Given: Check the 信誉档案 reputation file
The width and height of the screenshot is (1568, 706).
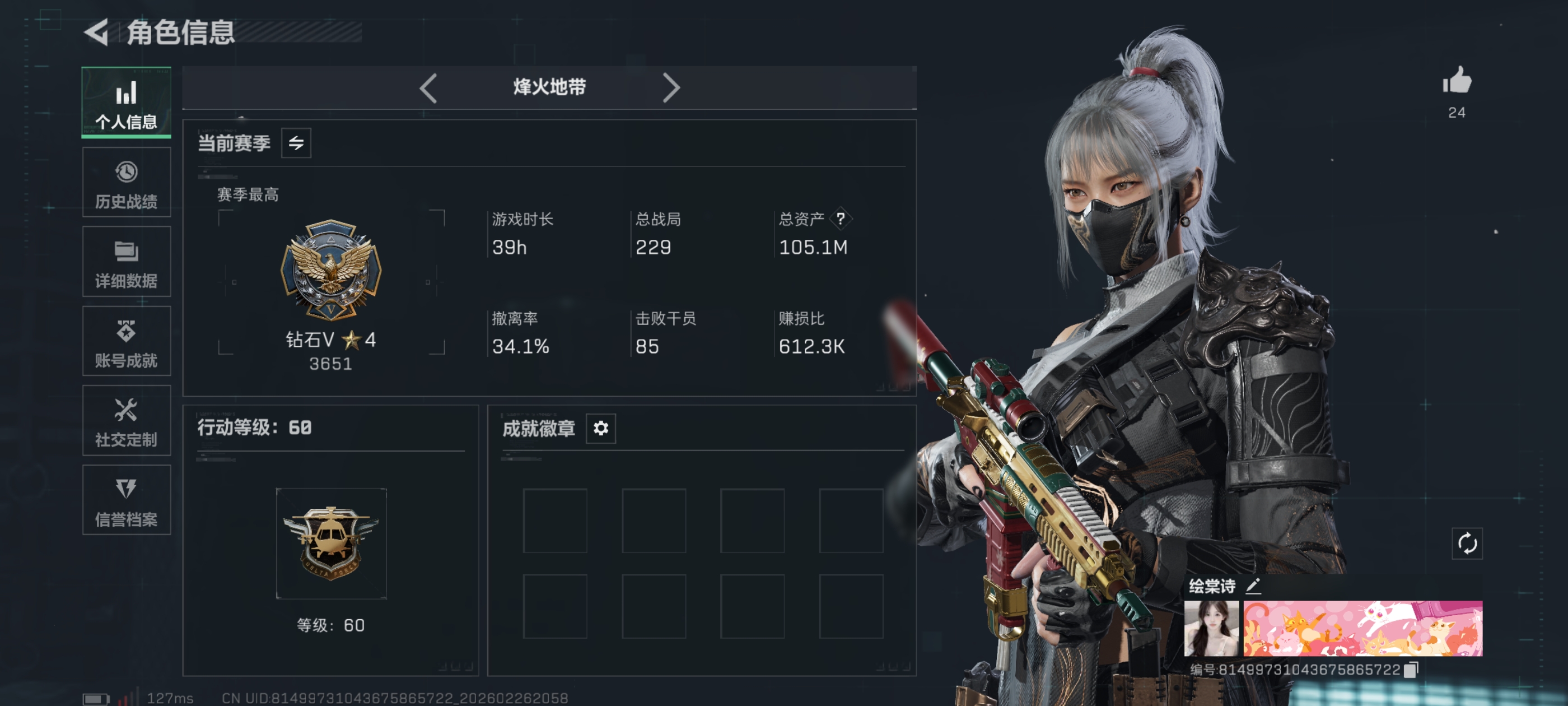Looking at the screenshot, I should coord(126,501).
